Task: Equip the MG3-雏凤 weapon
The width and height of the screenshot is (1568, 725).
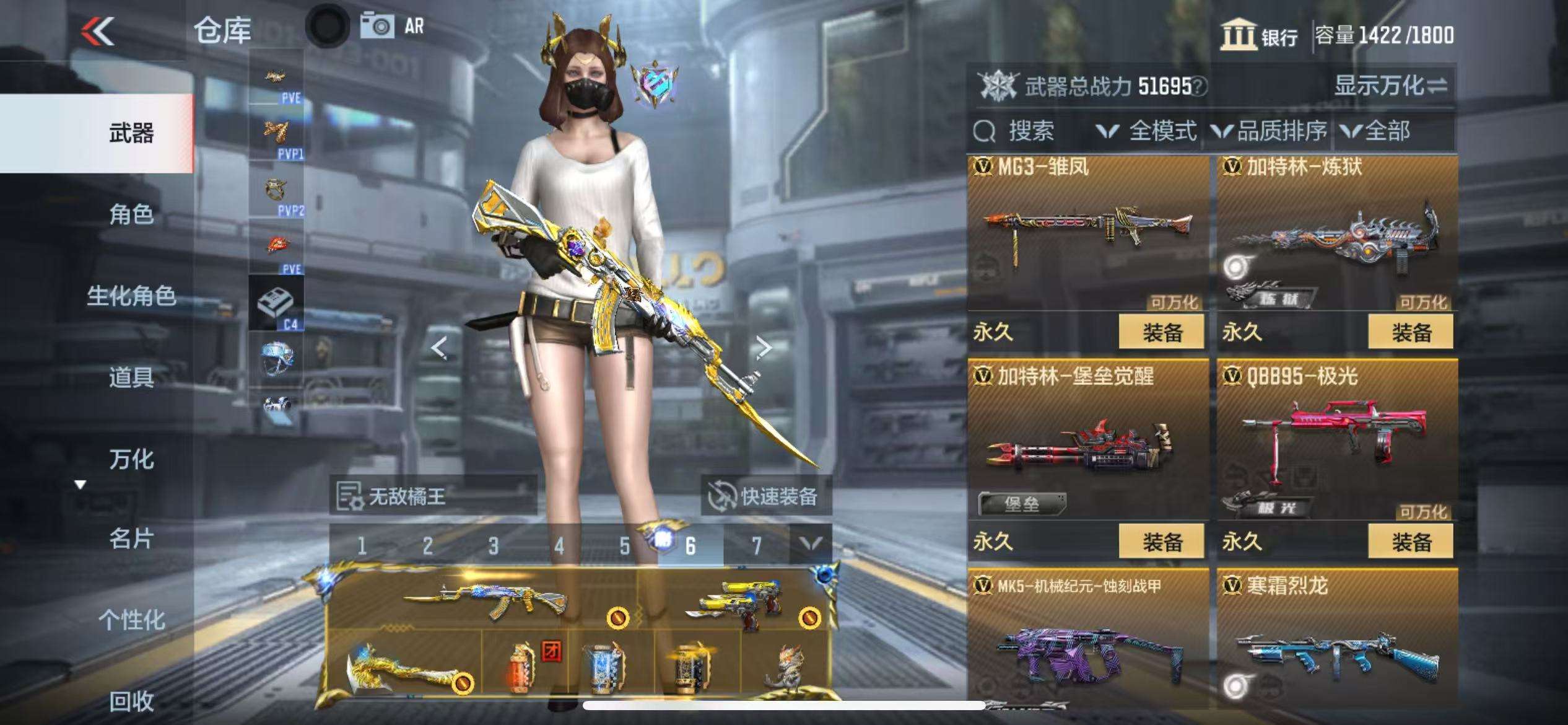Action: (1161, 332)
